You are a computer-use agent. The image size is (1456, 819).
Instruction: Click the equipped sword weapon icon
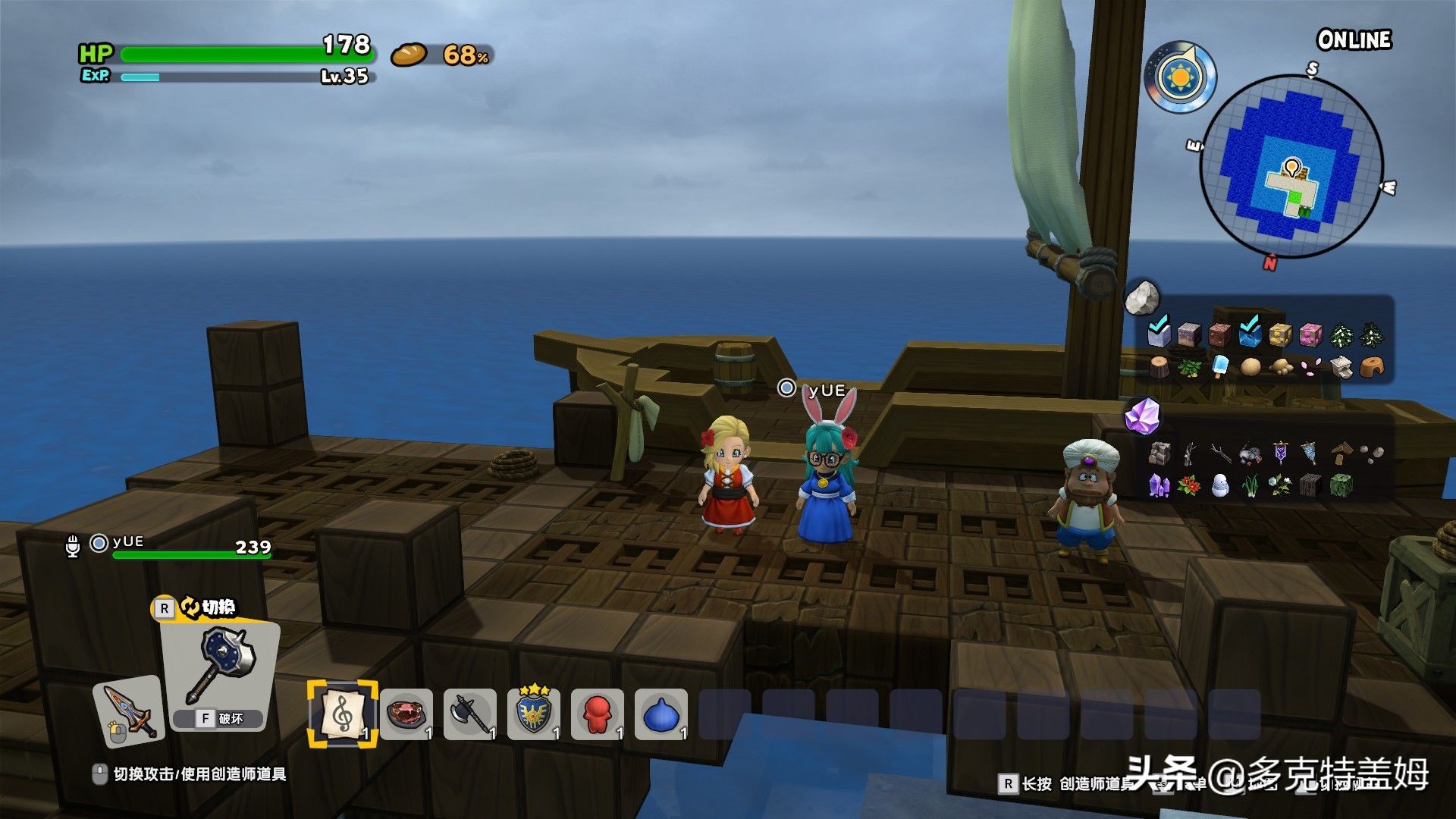[129, 712]
